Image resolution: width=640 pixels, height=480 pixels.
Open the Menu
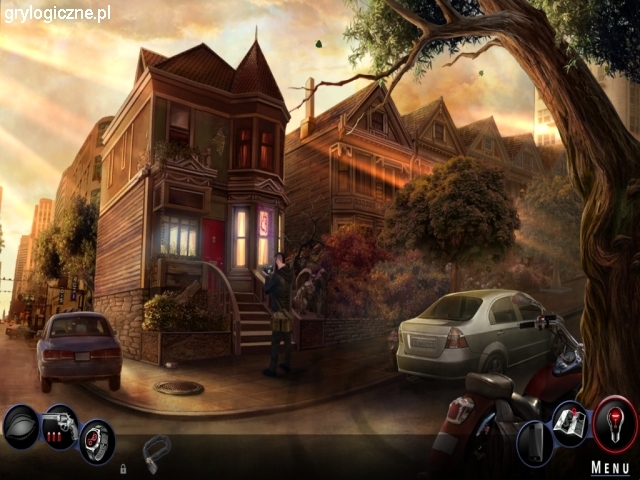pyautogui.click(x=610, y=467)
